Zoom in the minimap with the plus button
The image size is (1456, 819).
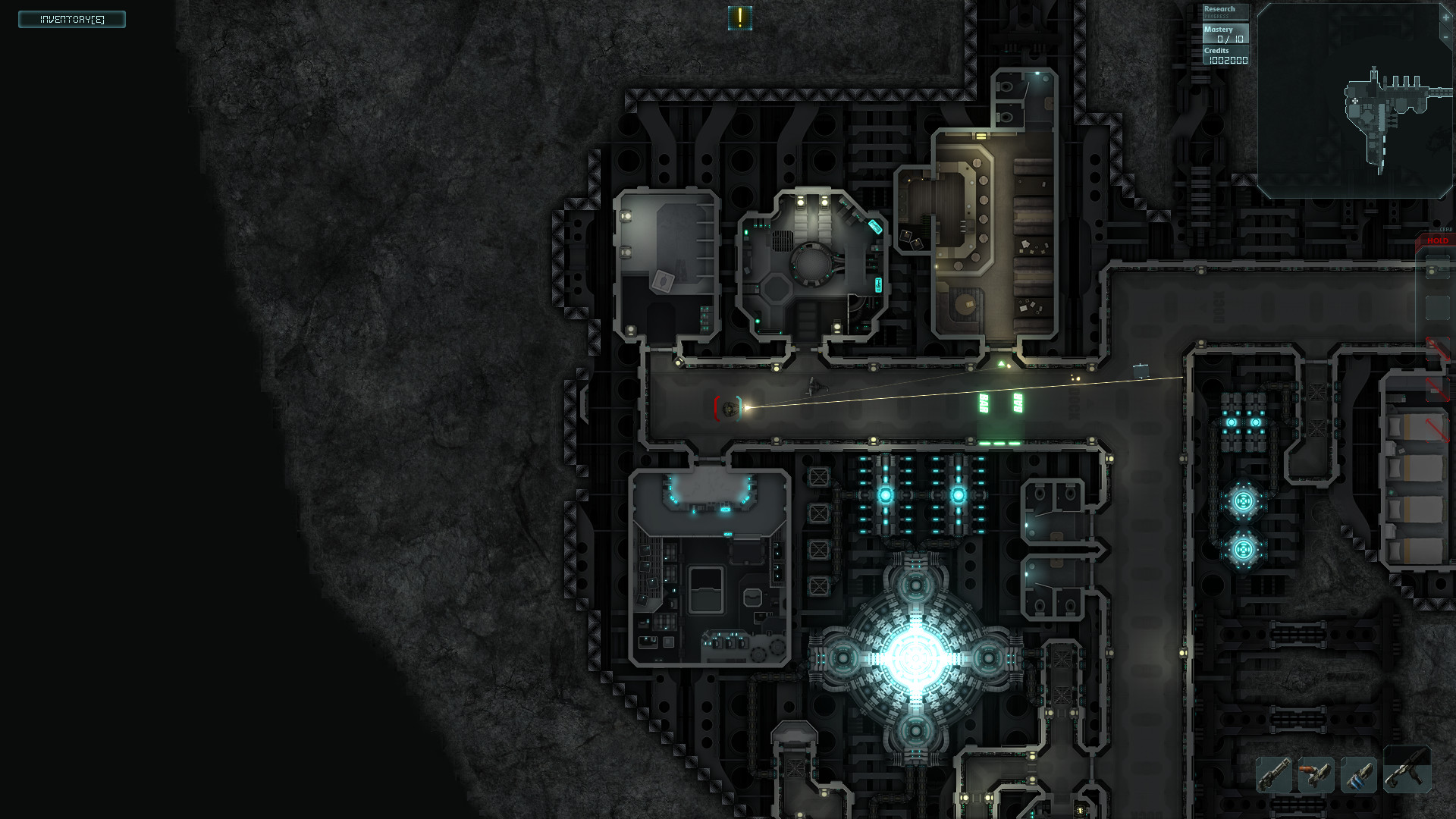(x=1445, y=17)
